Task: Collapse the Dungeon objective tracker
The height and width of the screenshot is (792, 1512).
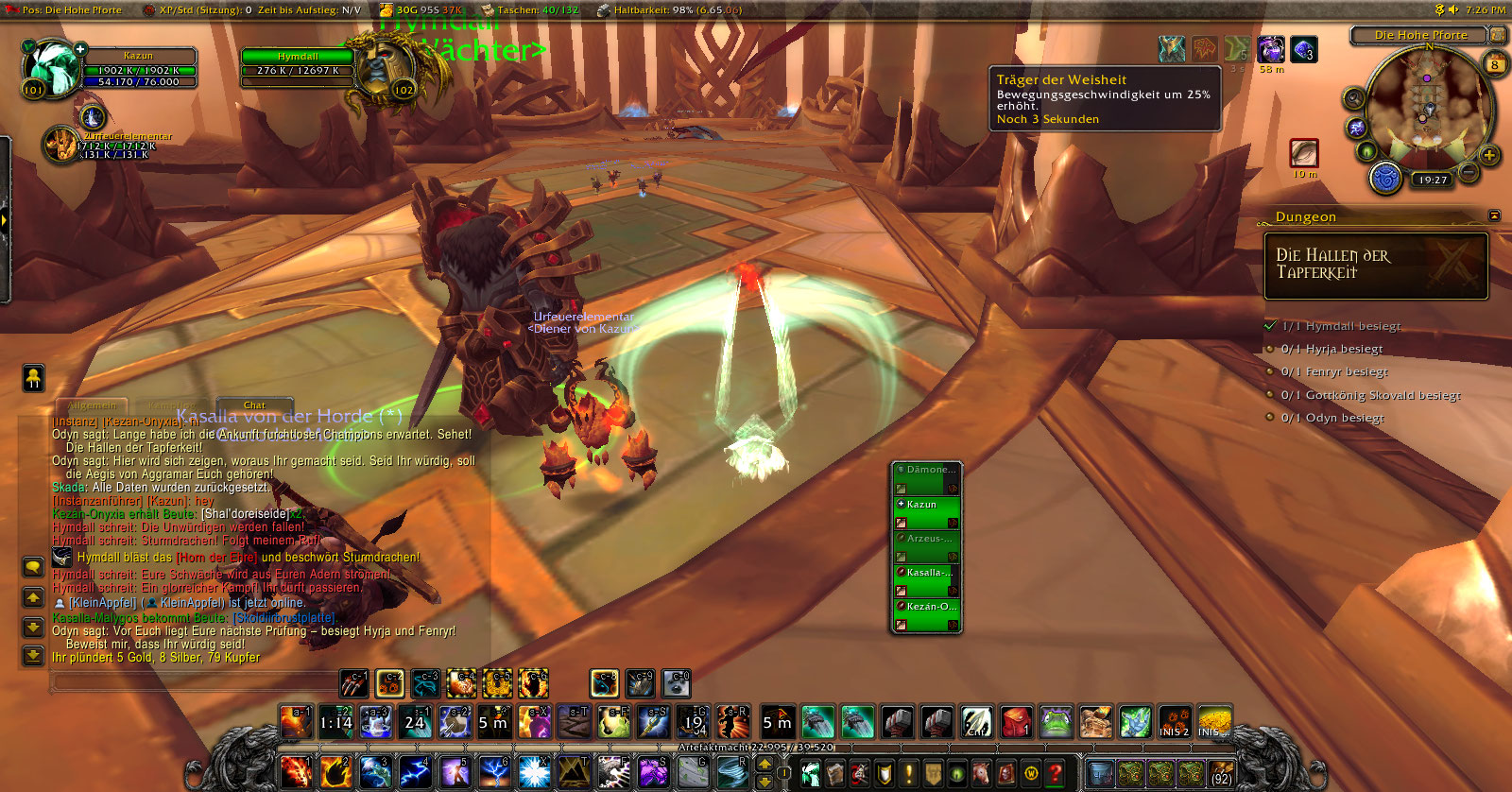Action: [x=1494, y=216]
